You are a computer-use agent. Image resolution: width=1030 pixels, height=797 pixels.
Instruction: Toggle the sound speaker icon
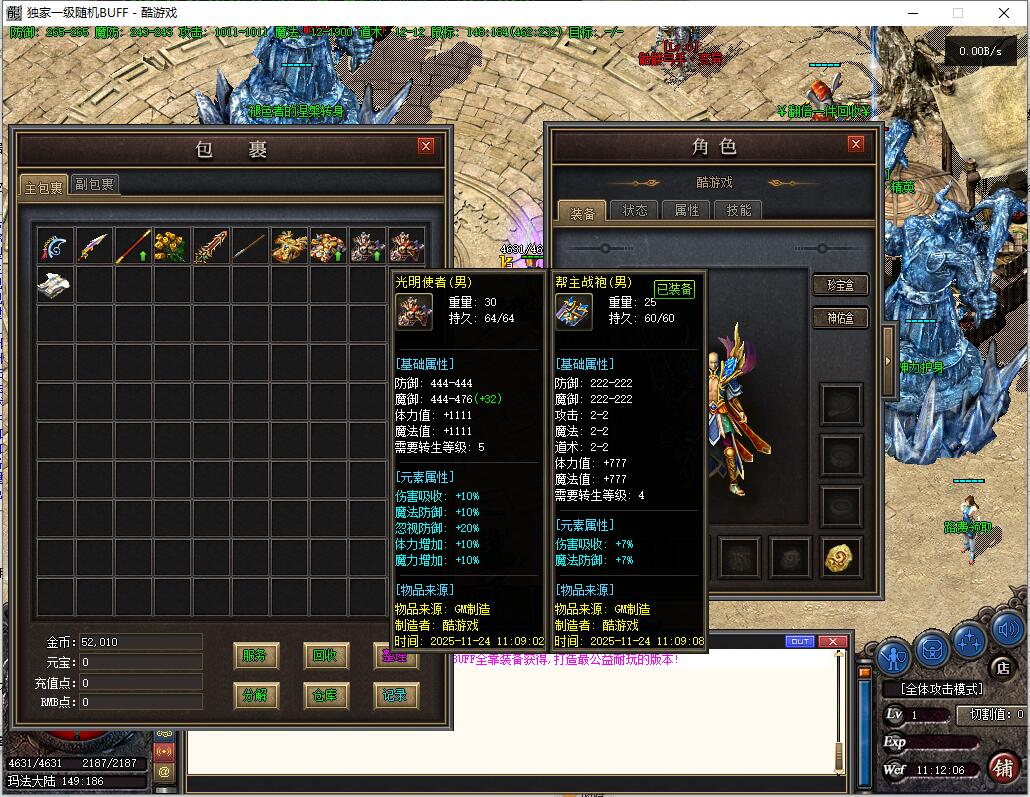1008,630
